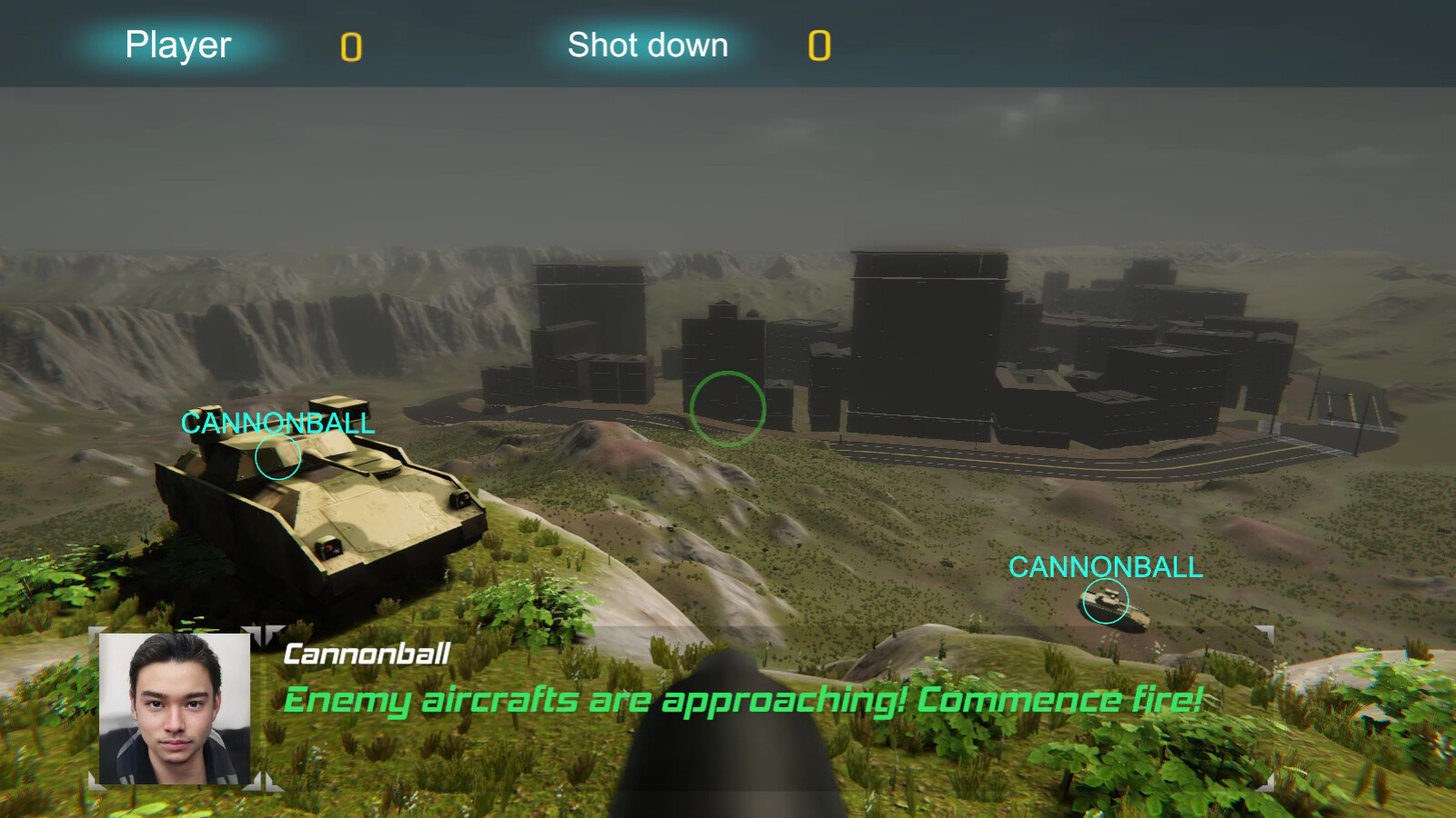Click the left CANNONBALL target circle marker
This screenshot has width=1456, height=818.
tap(279, 459)
